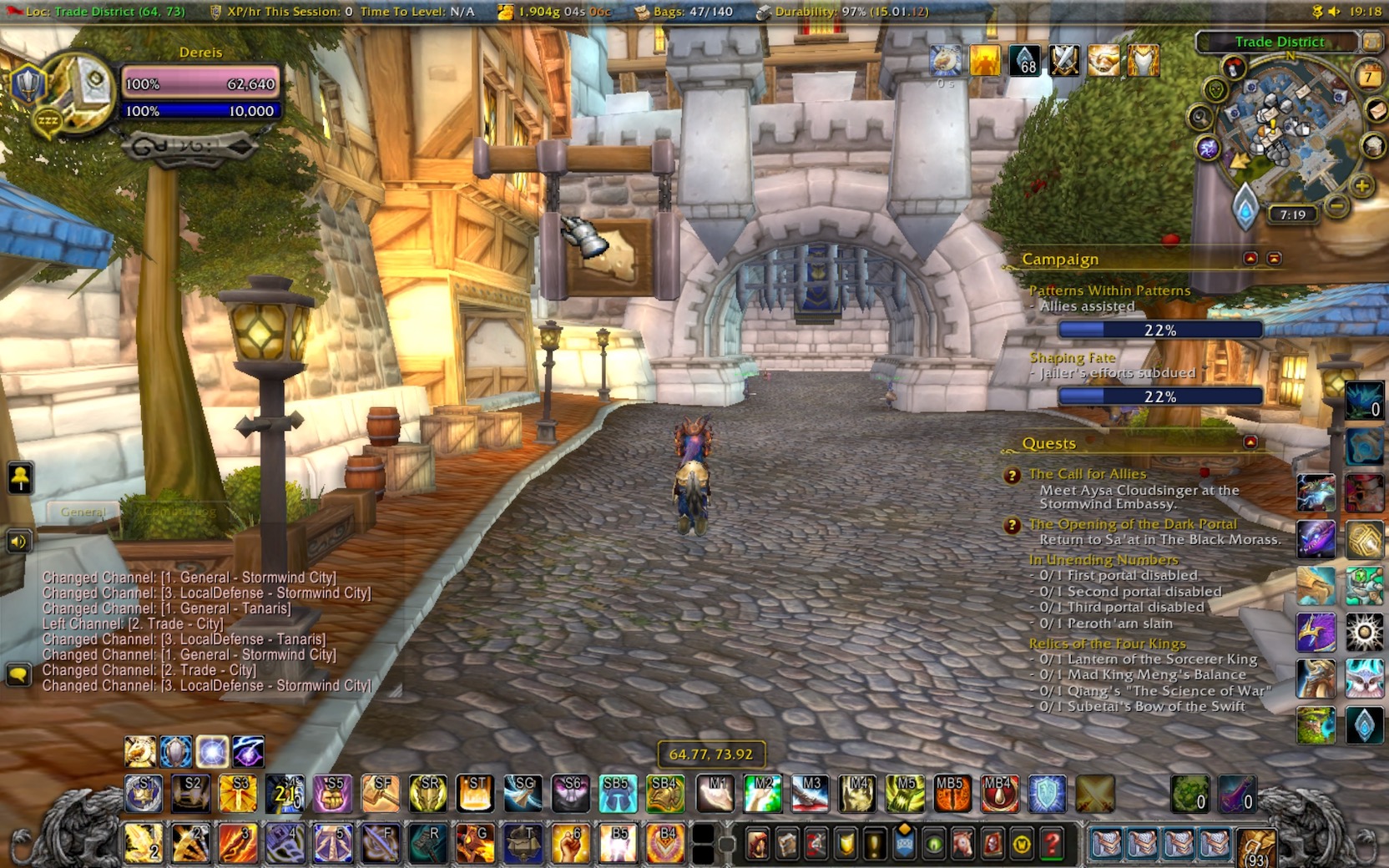Open the backpack bag showing 93
Image resolution: width=1389 pixels, height=868 pixels.
(x=1256, y=846)
